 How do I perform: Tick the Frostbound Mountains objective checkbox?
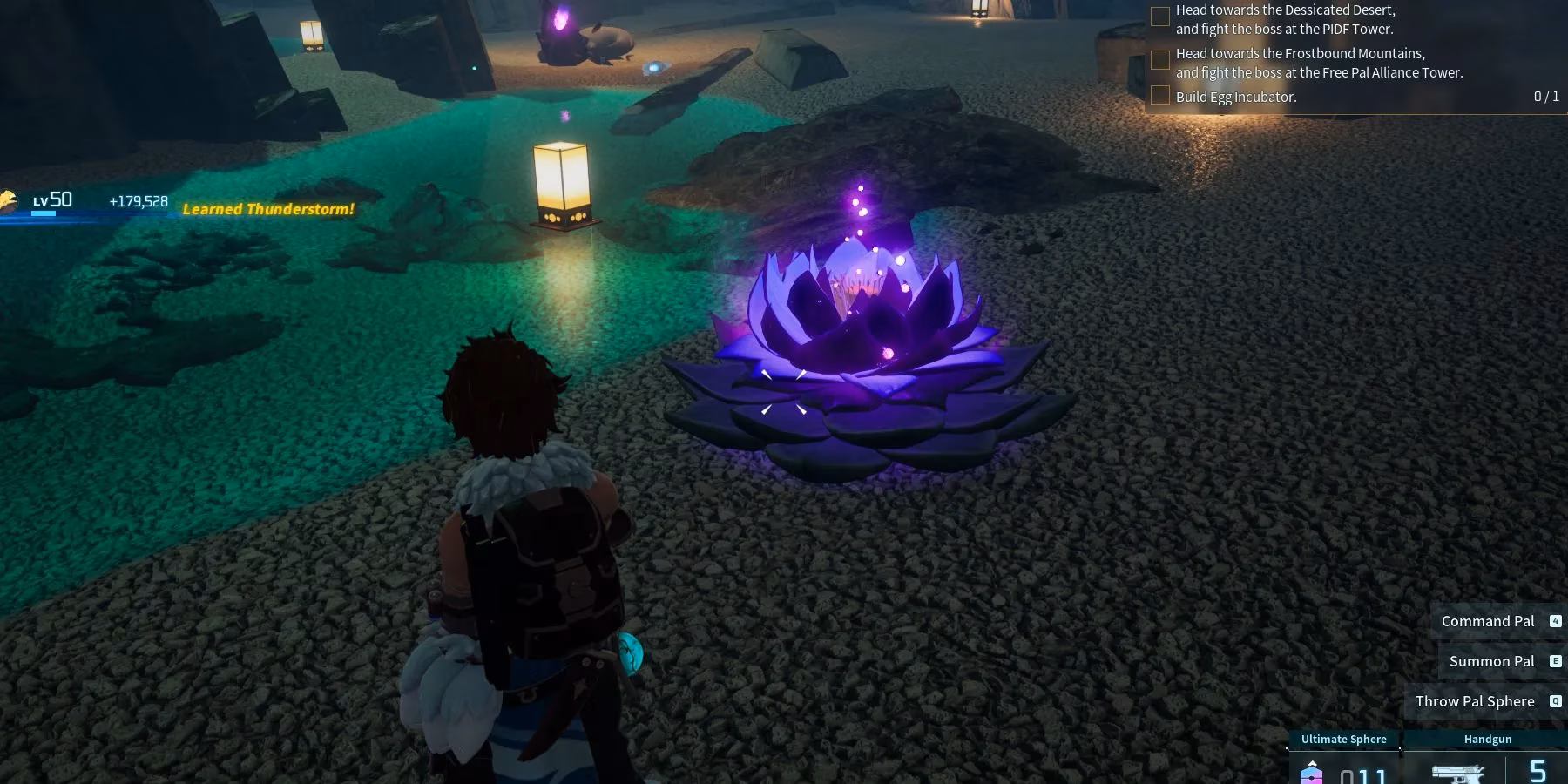pyautogui.click(x=1159, y=60)
